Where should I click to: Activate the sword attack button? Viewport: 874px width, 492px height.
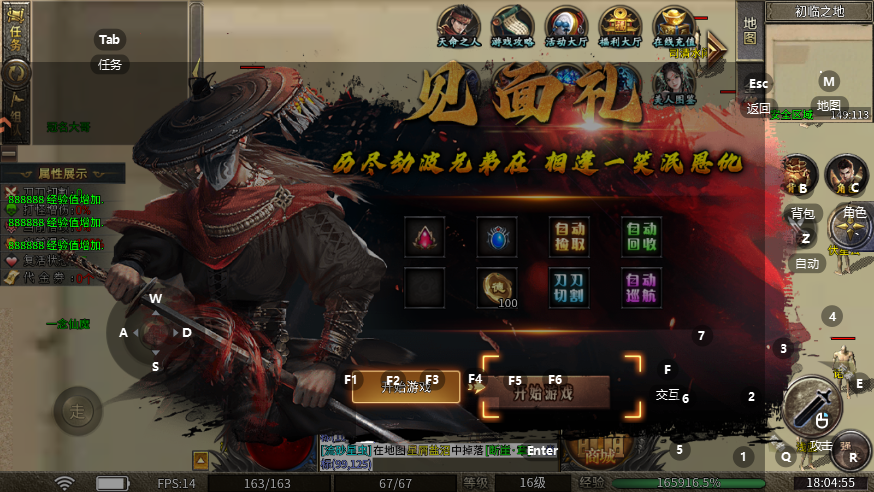pos(812,405)
